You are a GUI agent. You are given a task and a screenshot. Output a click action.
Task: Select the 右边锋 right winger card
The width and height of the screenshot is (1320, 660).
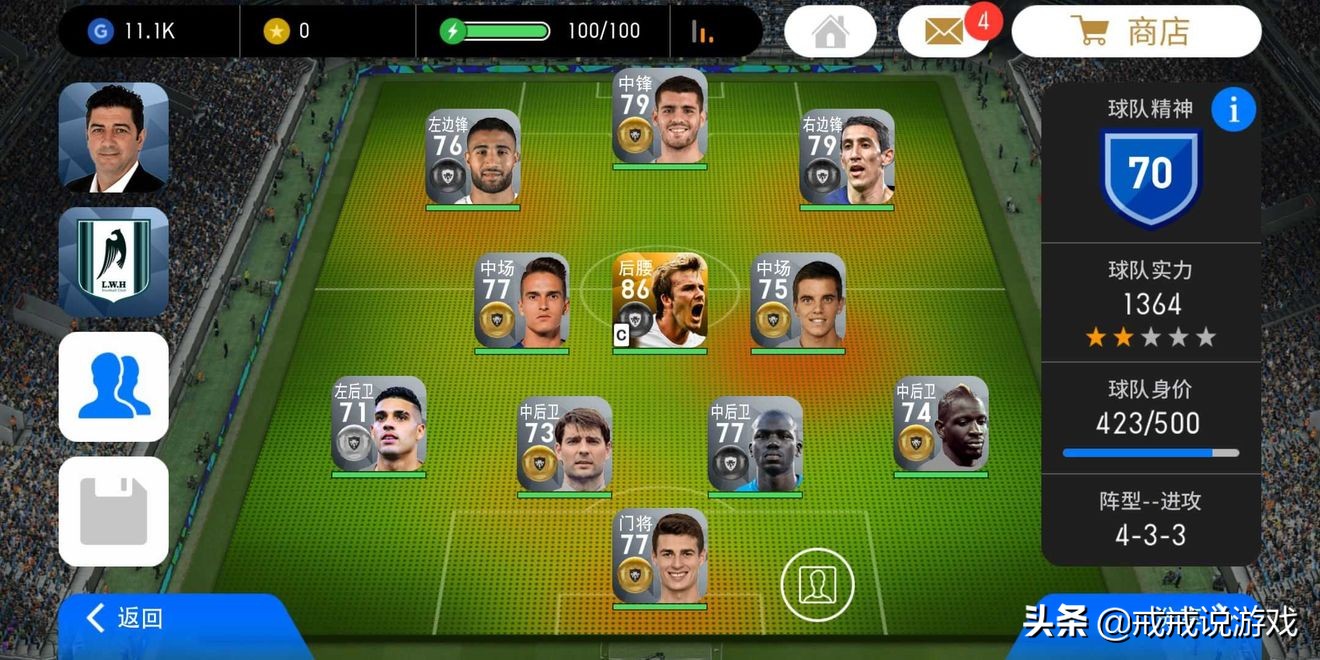click(847, 158)
